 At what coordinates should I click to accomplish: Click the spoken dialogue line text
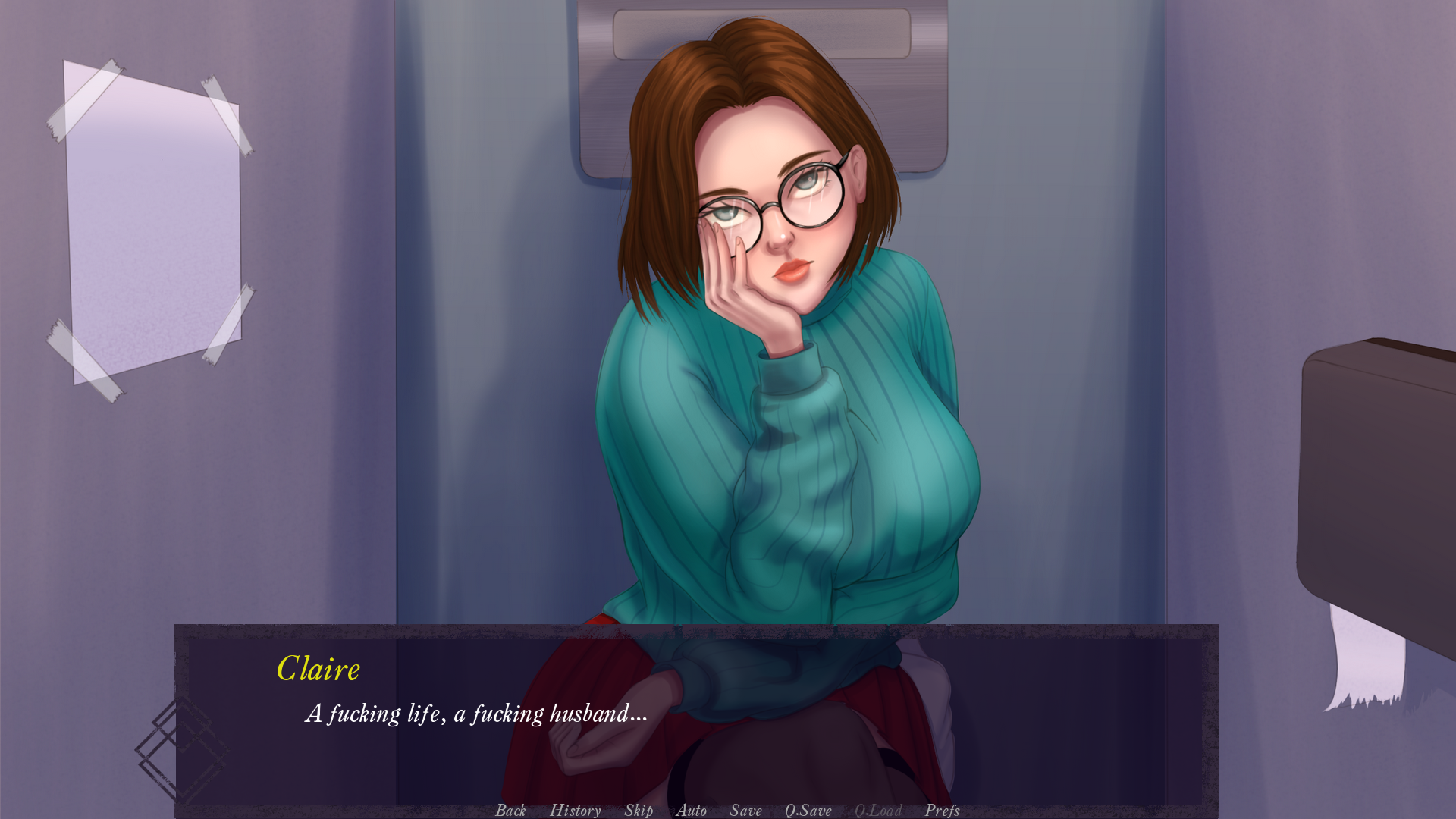[475, 713]
